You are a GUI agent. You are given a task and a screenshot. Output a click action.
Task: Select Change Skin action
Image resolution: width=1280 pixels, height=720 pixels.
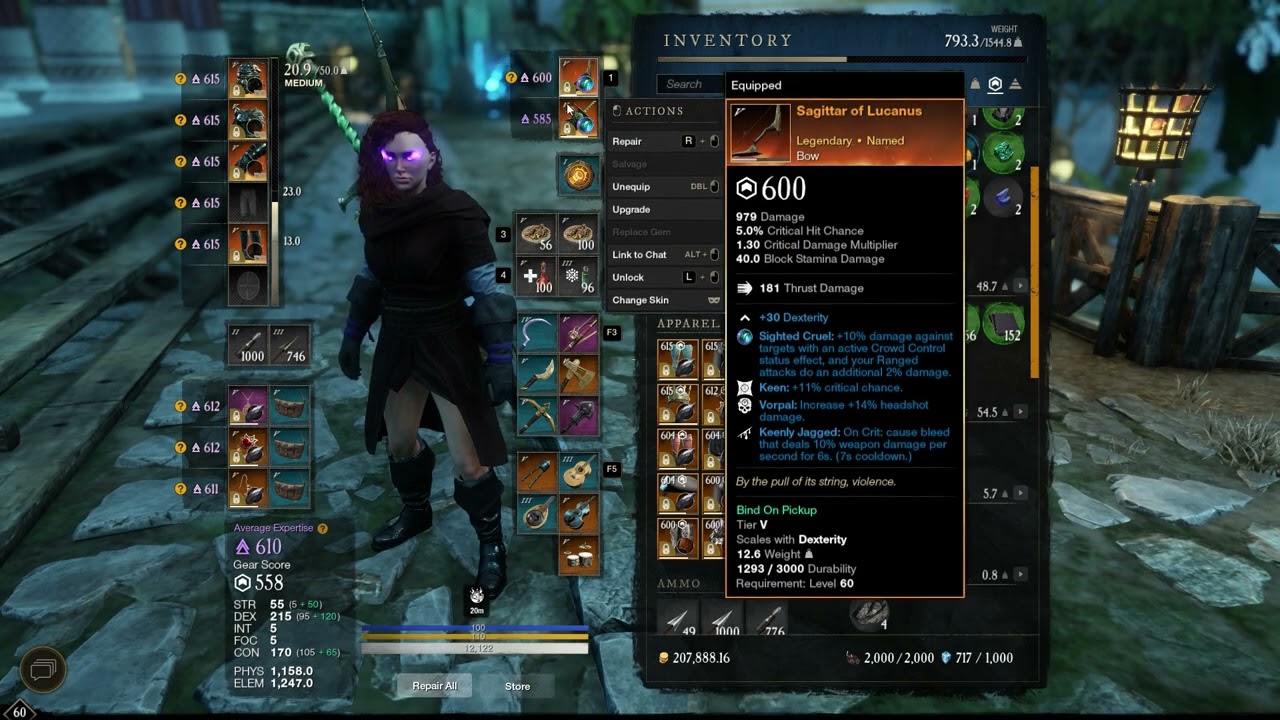tap(640, 300)
